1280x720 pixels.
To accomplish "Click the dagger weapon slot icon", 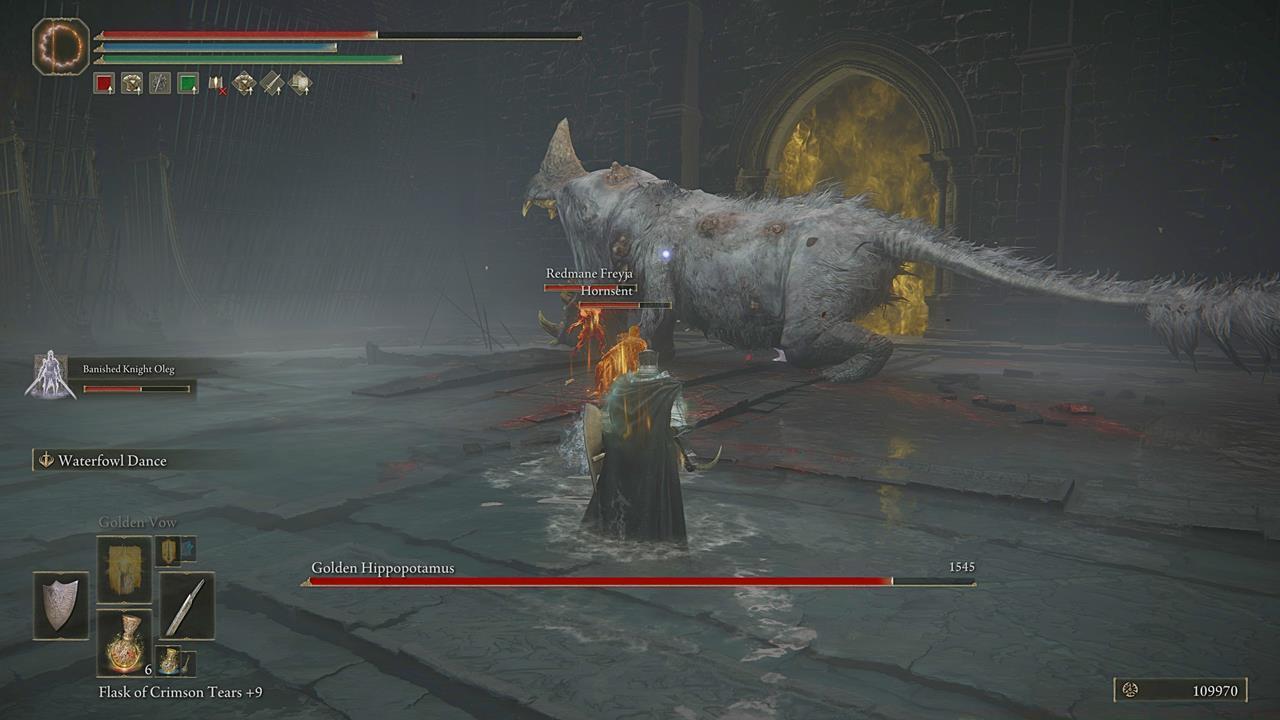I will point(186,608).
